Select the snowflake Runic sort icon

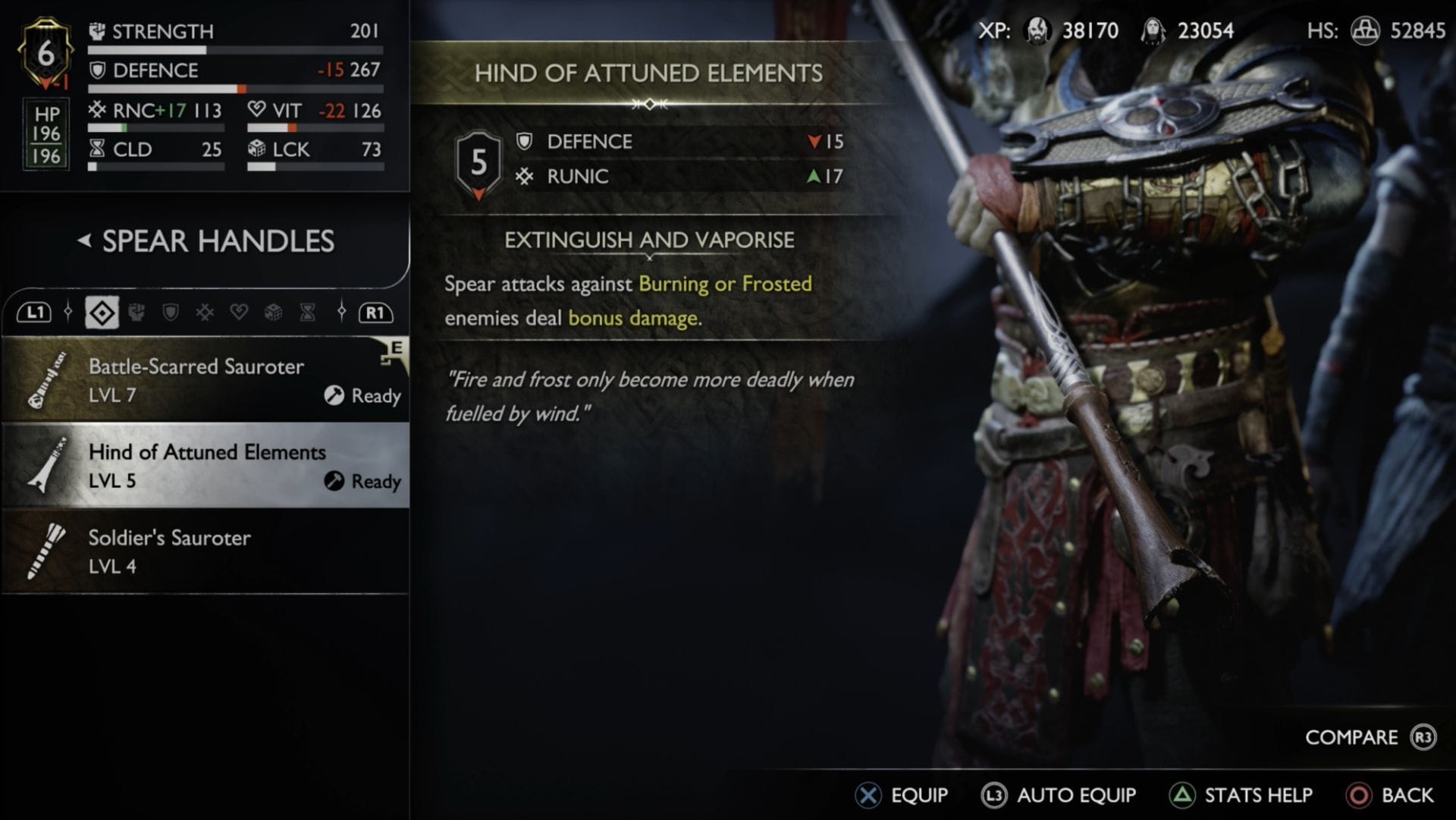coord(205,311)
